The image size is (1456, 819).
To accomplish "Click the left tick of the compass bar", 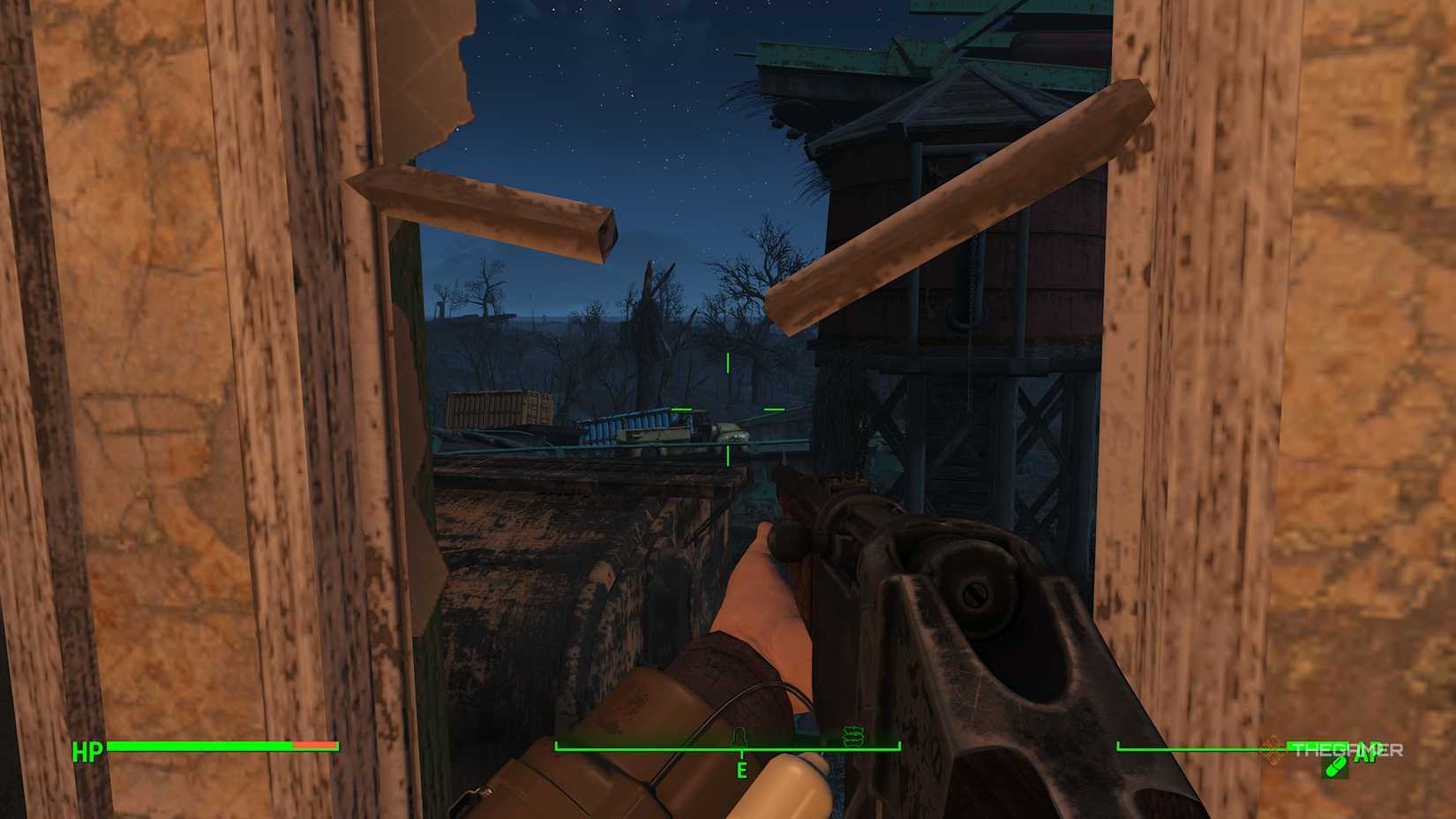I will [556, 746].
